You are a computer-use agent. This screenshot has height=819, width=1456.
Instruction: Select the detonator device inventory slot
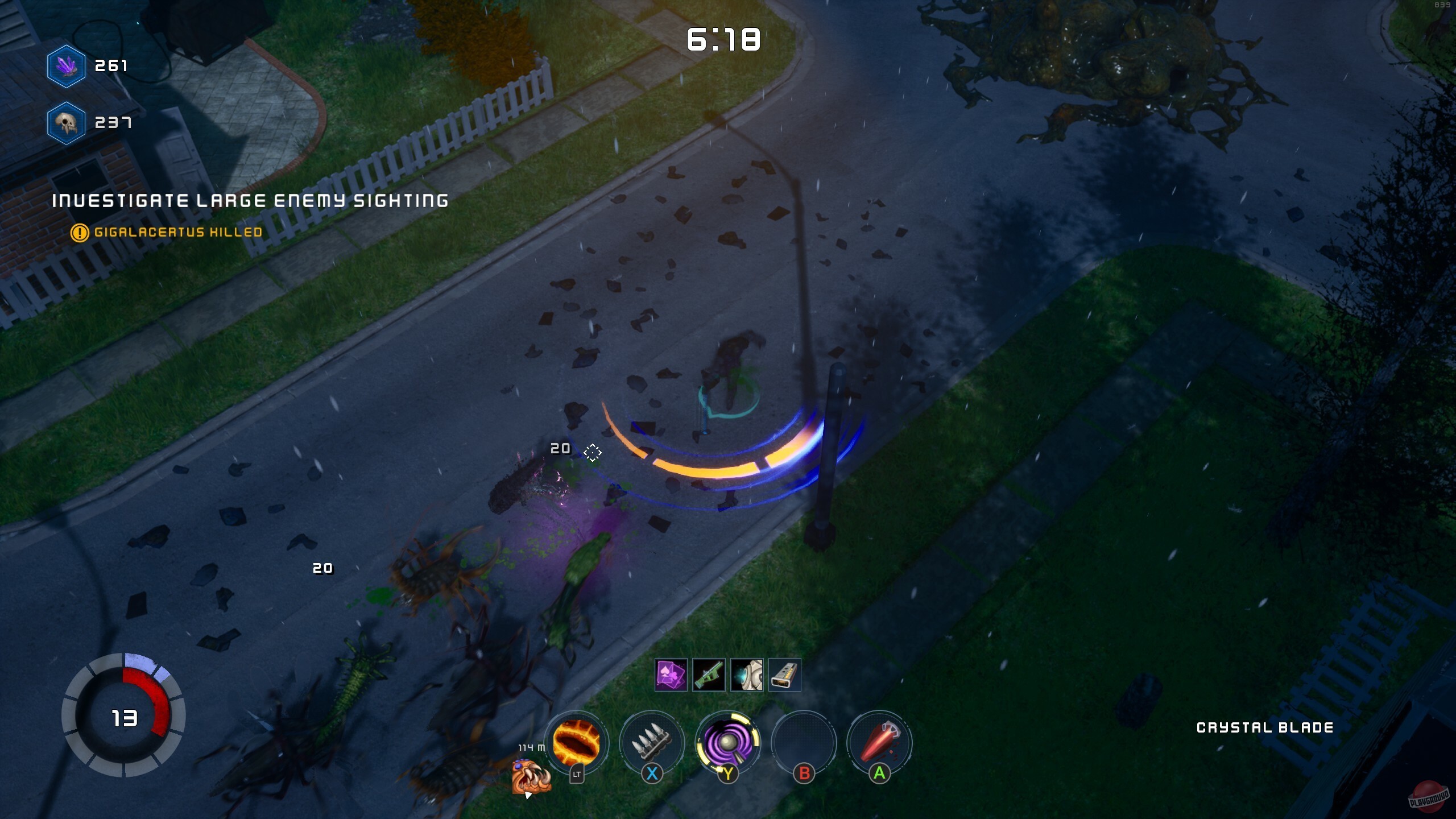(x=786, y=675)
